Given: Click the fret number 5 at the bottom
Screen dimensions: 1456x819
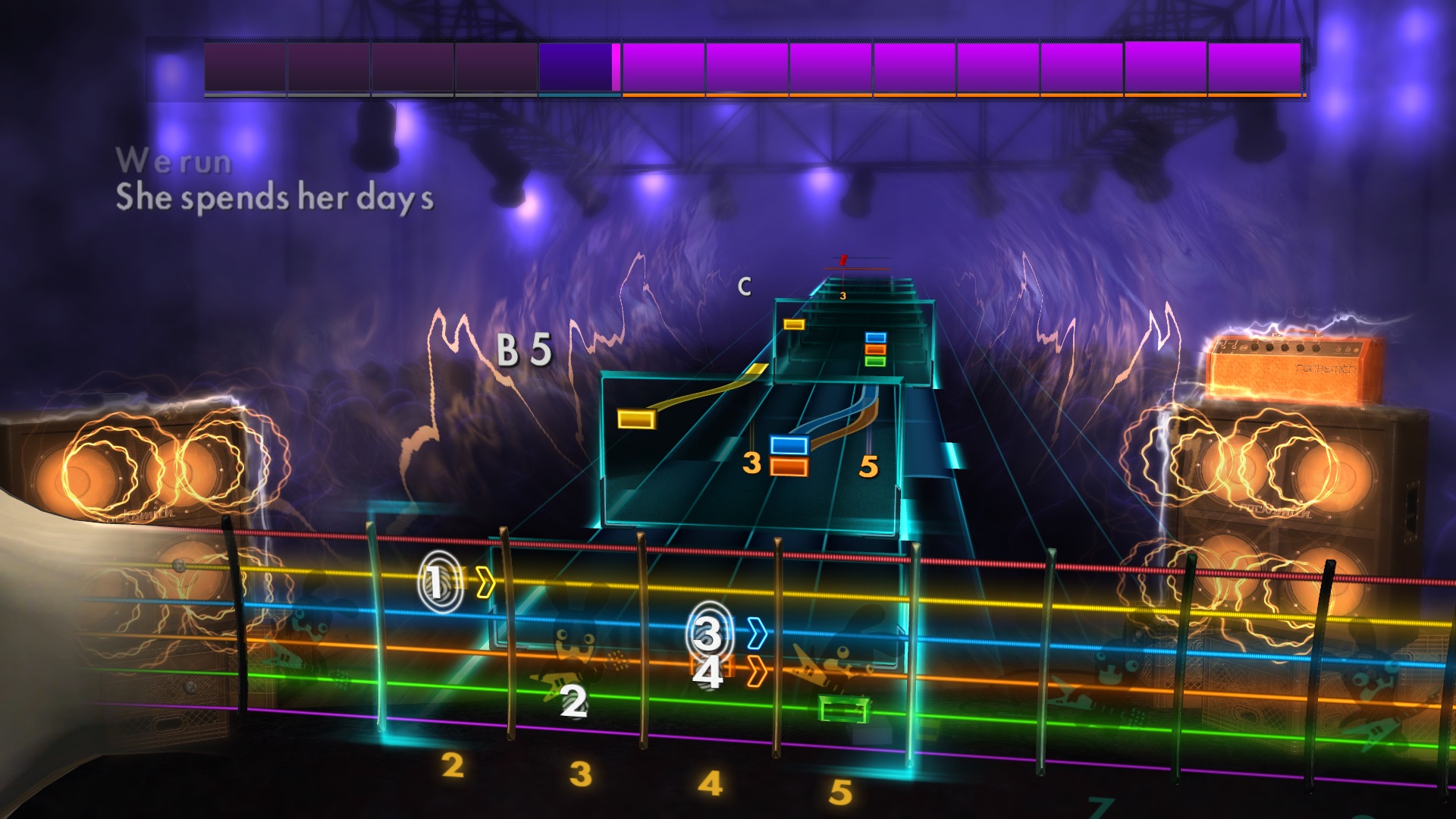Looking at the screenshot, I should [x=842, y=792].
